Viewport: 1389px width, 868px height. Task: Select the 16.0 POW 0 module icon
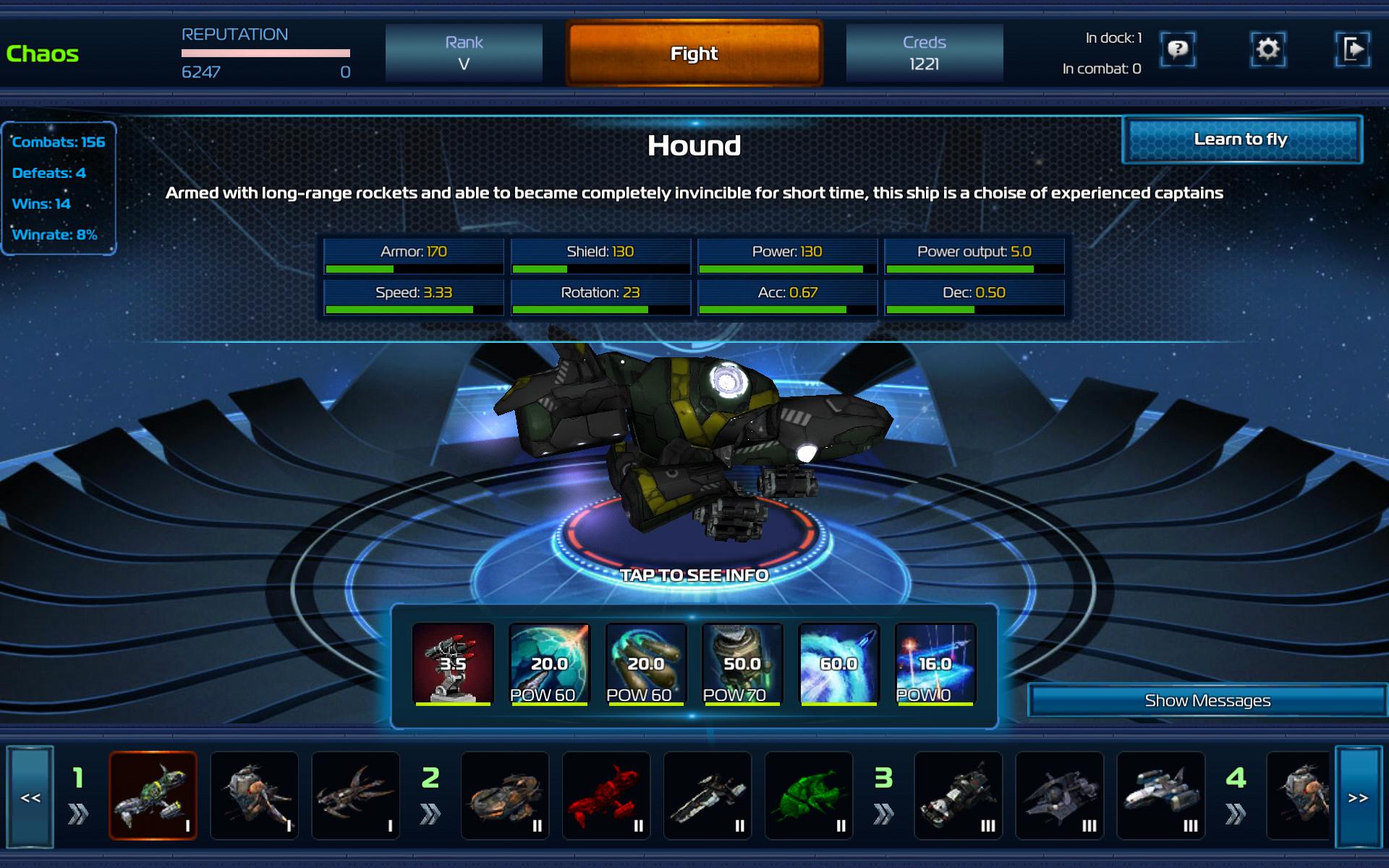coord(935,663)
